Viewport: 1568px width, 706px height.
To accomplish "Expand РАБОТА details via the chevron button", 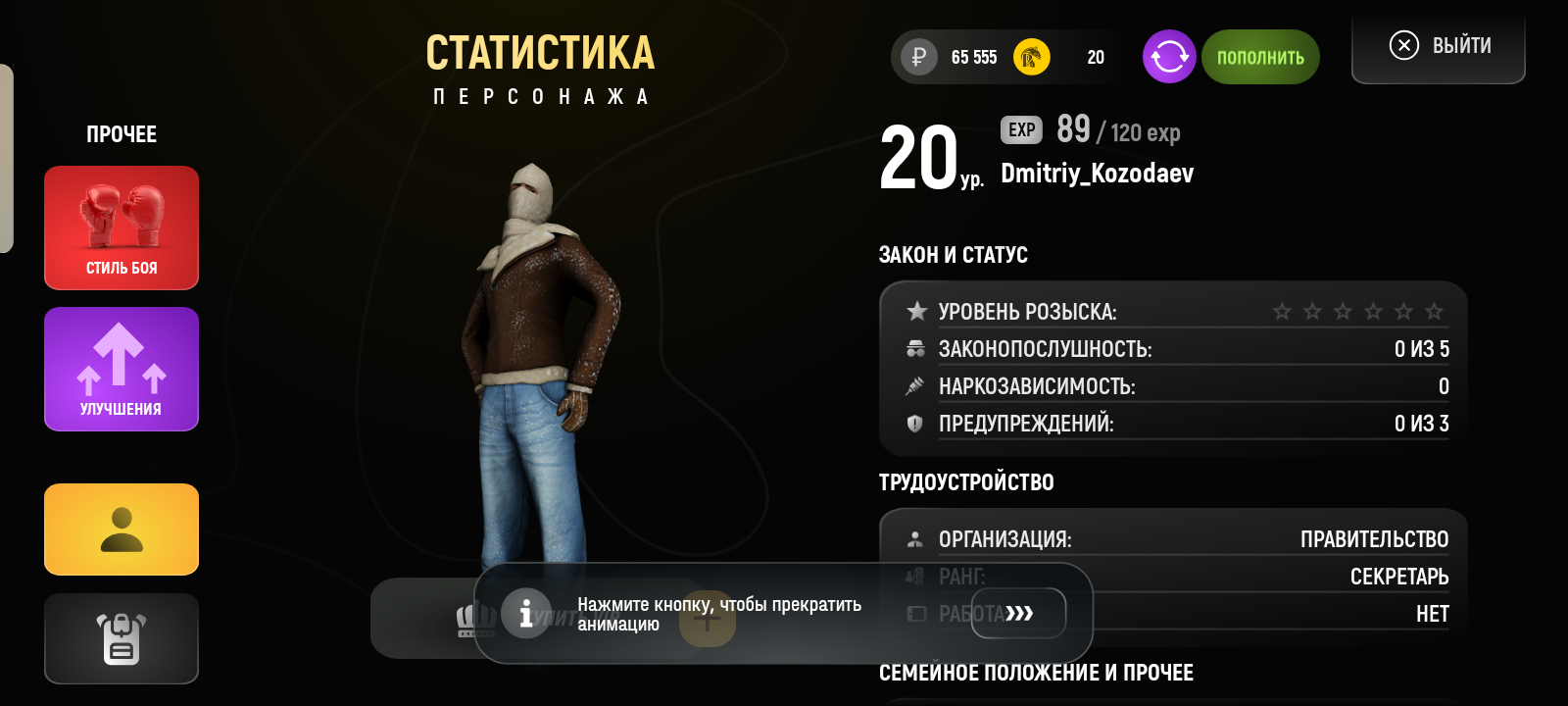I will (1019, 613).
